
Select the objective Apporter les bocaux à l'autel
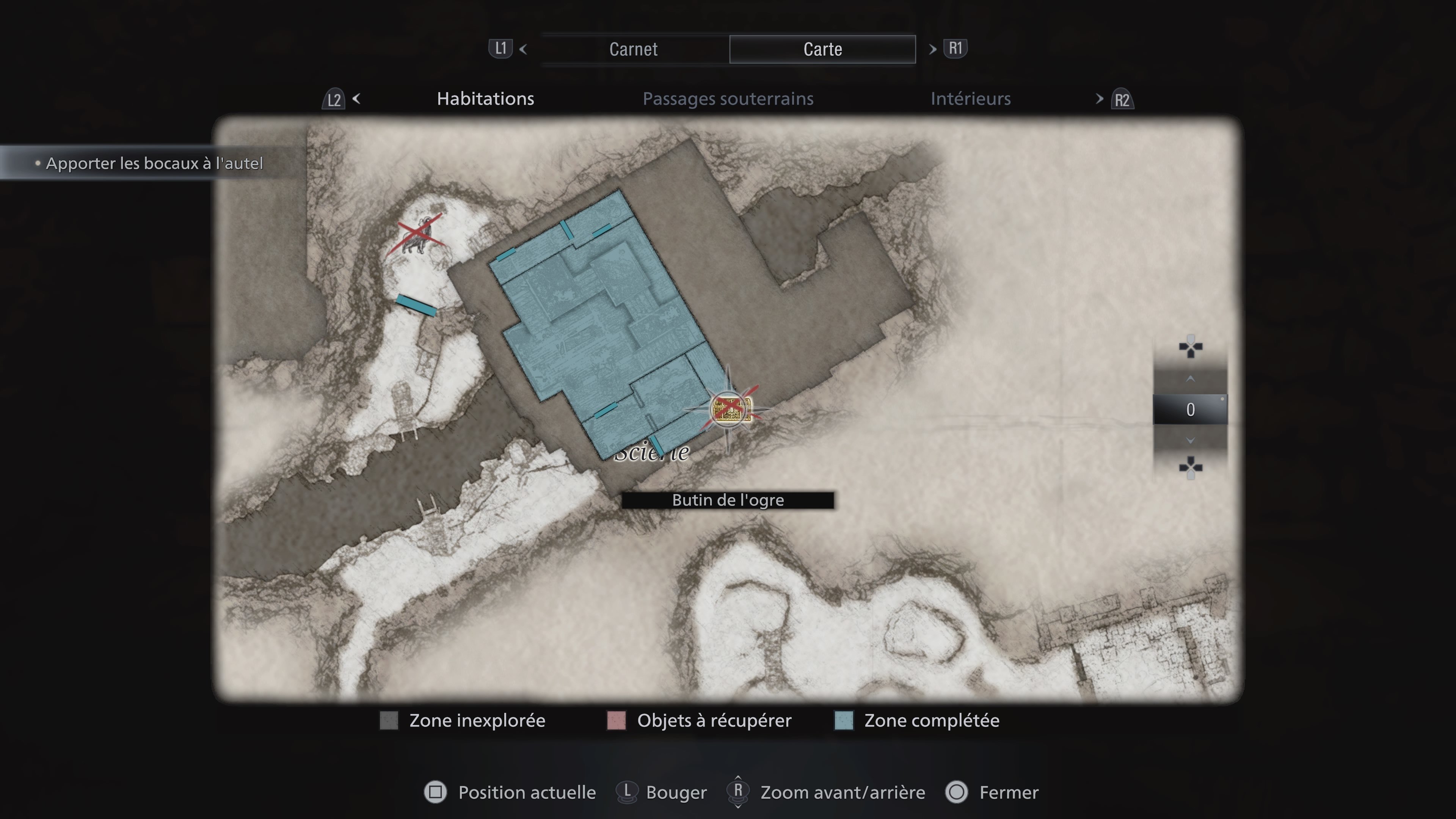154,163
